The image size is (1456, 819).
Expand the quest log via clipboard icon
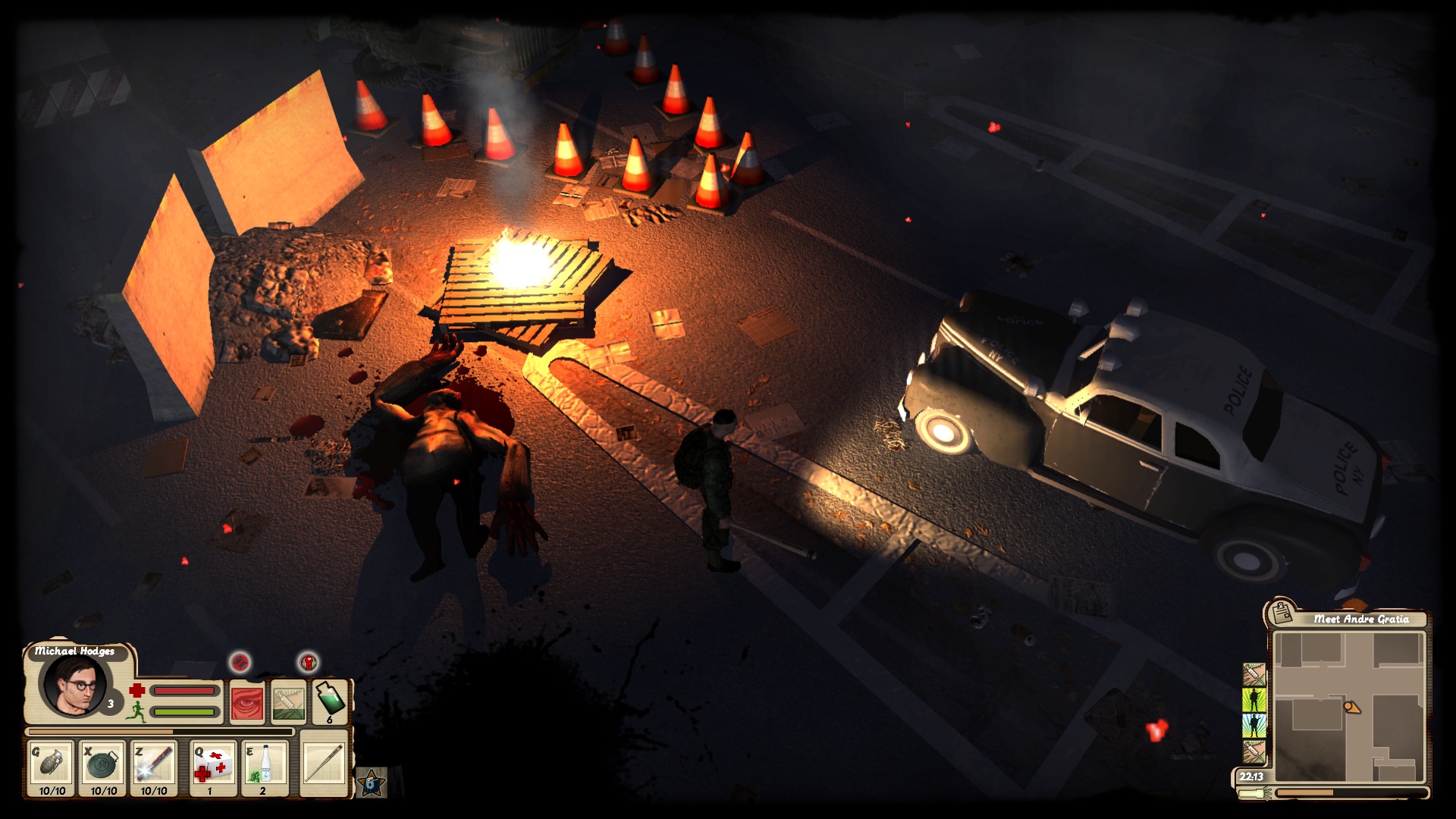pyautogui.click(x=1282, y=613)
